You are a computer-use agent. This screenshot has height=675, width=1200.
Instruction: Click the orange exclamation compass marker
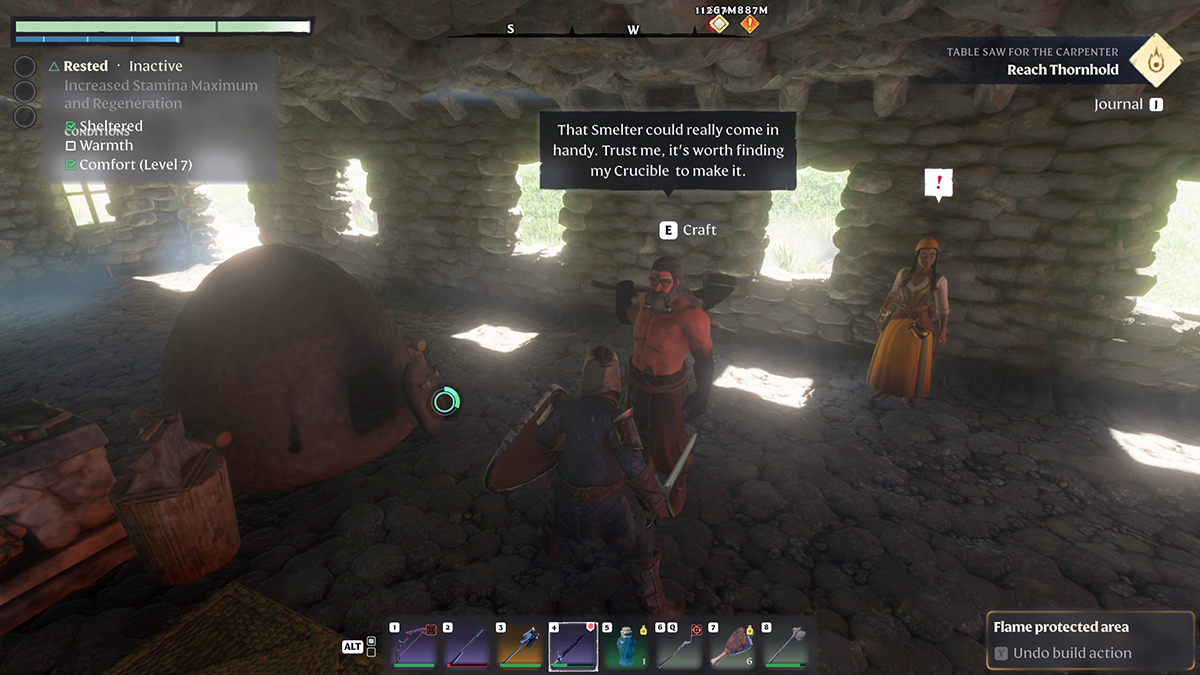pos(749,24)
